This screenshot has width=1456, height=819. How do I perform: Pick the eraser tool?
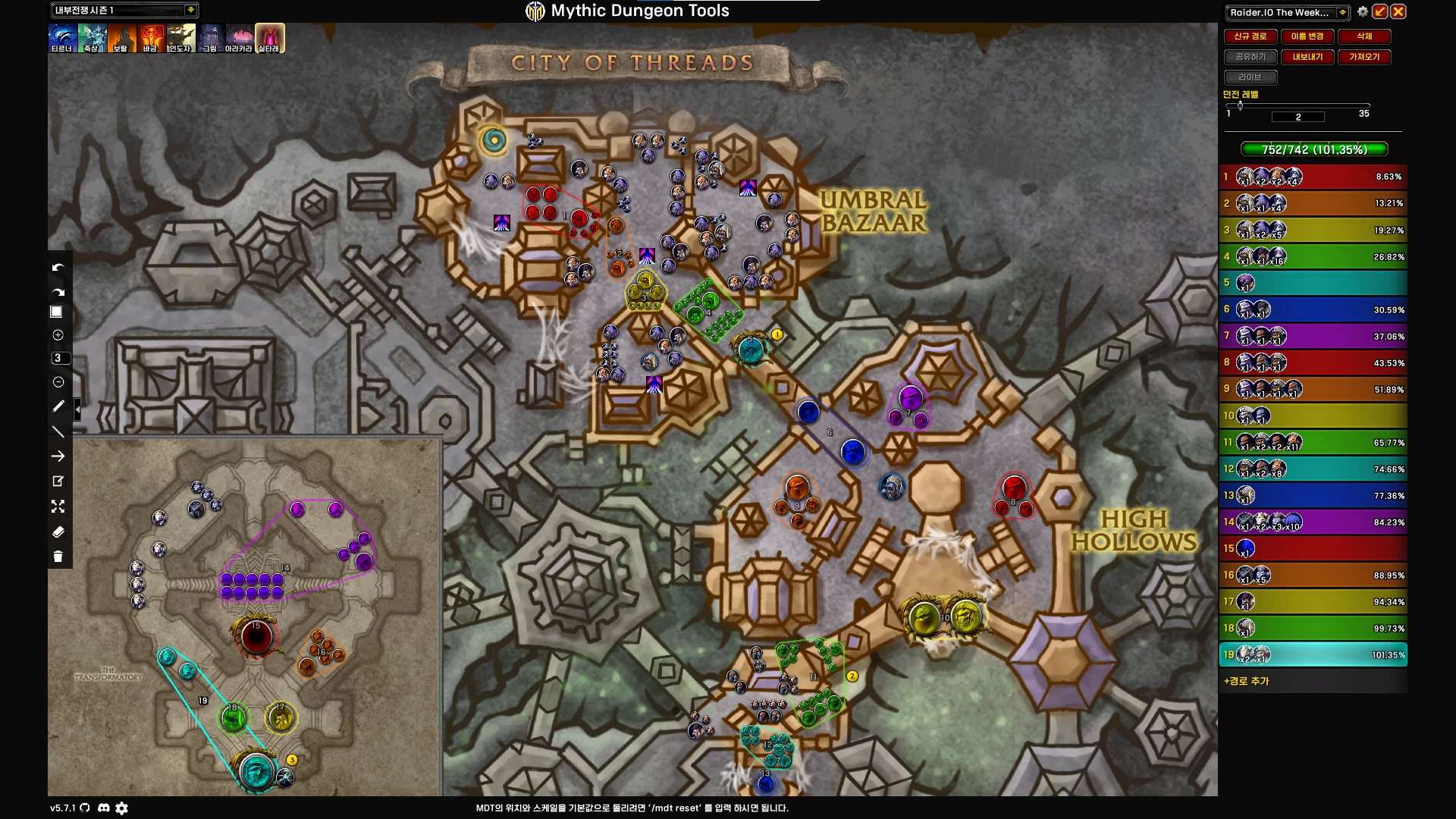point(58,532)
